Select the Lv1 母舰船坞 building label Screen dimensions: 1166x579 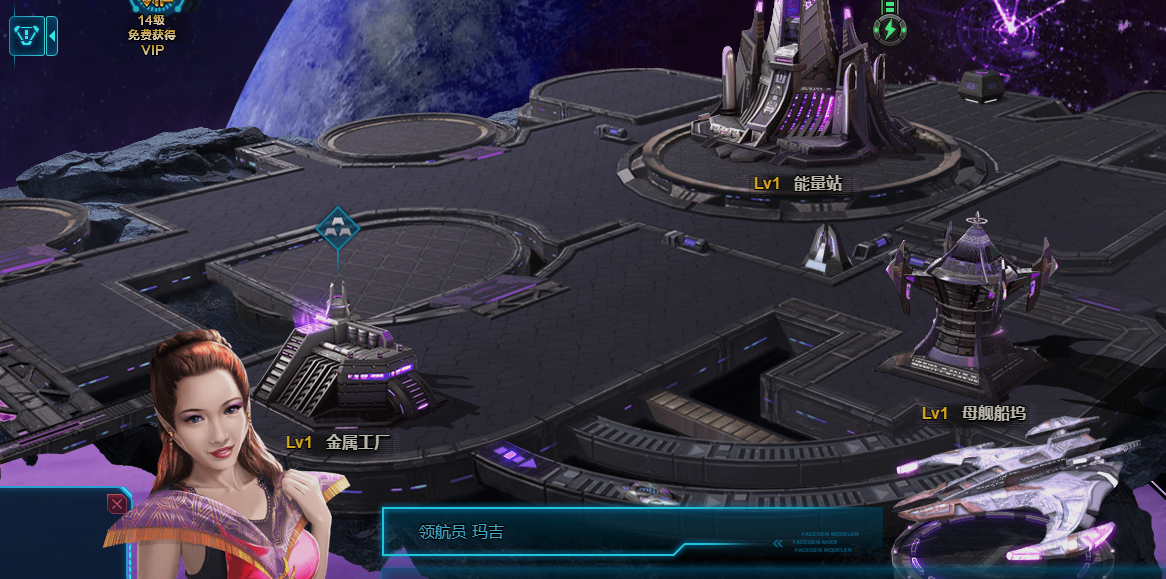(x=973, y=413)
